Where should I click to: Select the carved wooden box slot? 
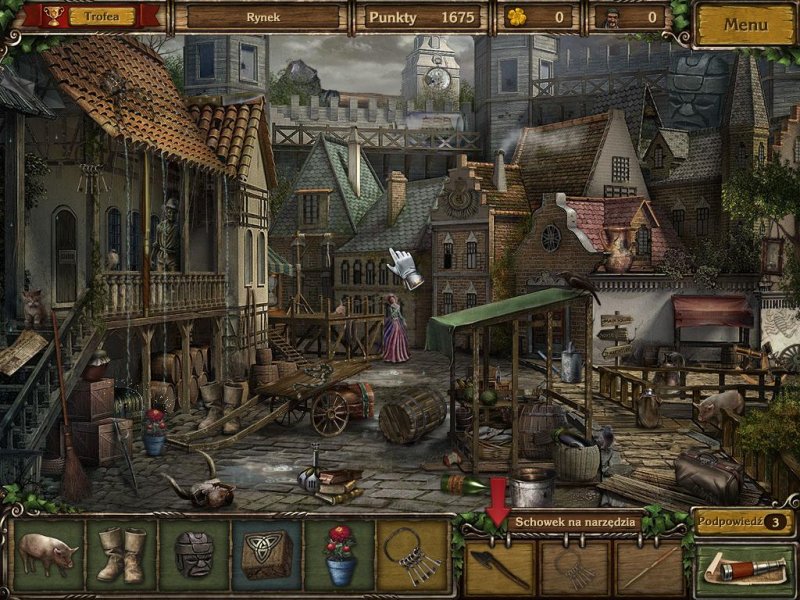pyautogui.click(x=267, y=554)
